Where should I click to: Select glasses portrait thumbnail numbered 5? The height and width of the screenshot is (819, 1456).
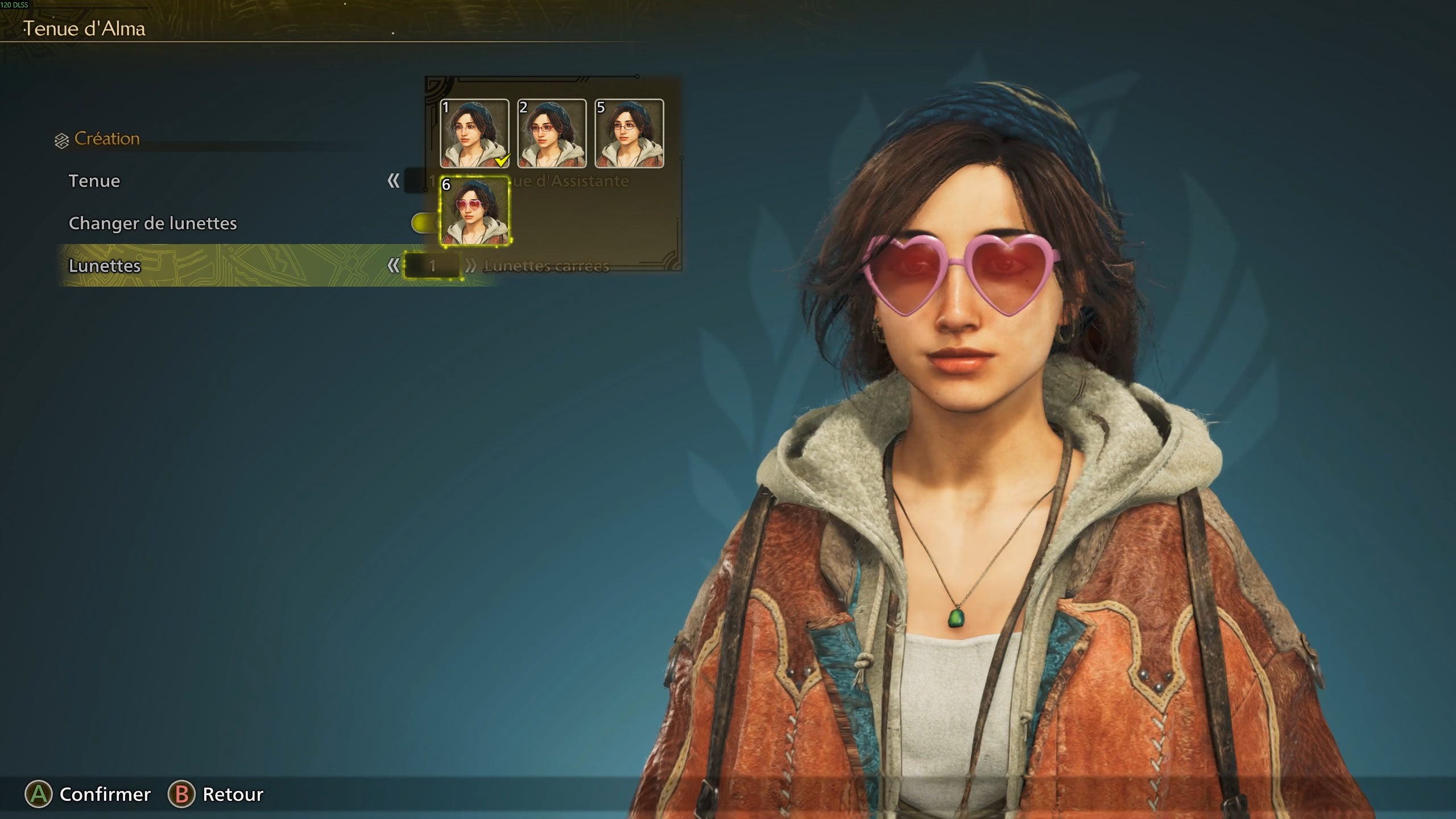[628, 135]
